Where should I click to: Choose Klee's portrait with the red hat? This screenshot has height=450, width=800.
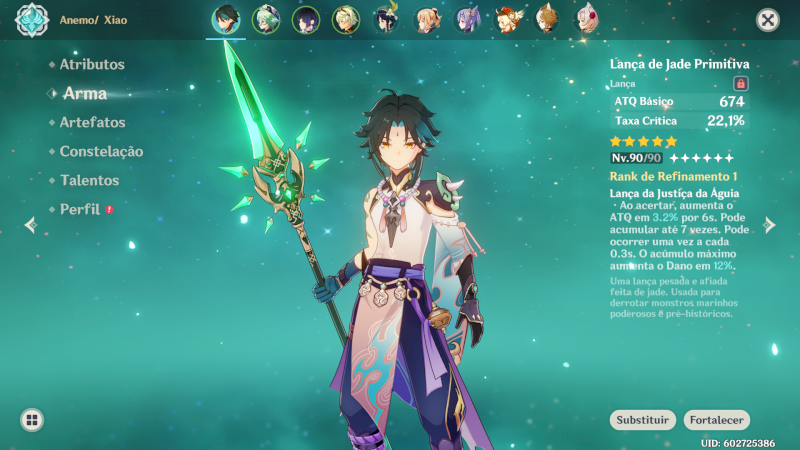point(508,19)
